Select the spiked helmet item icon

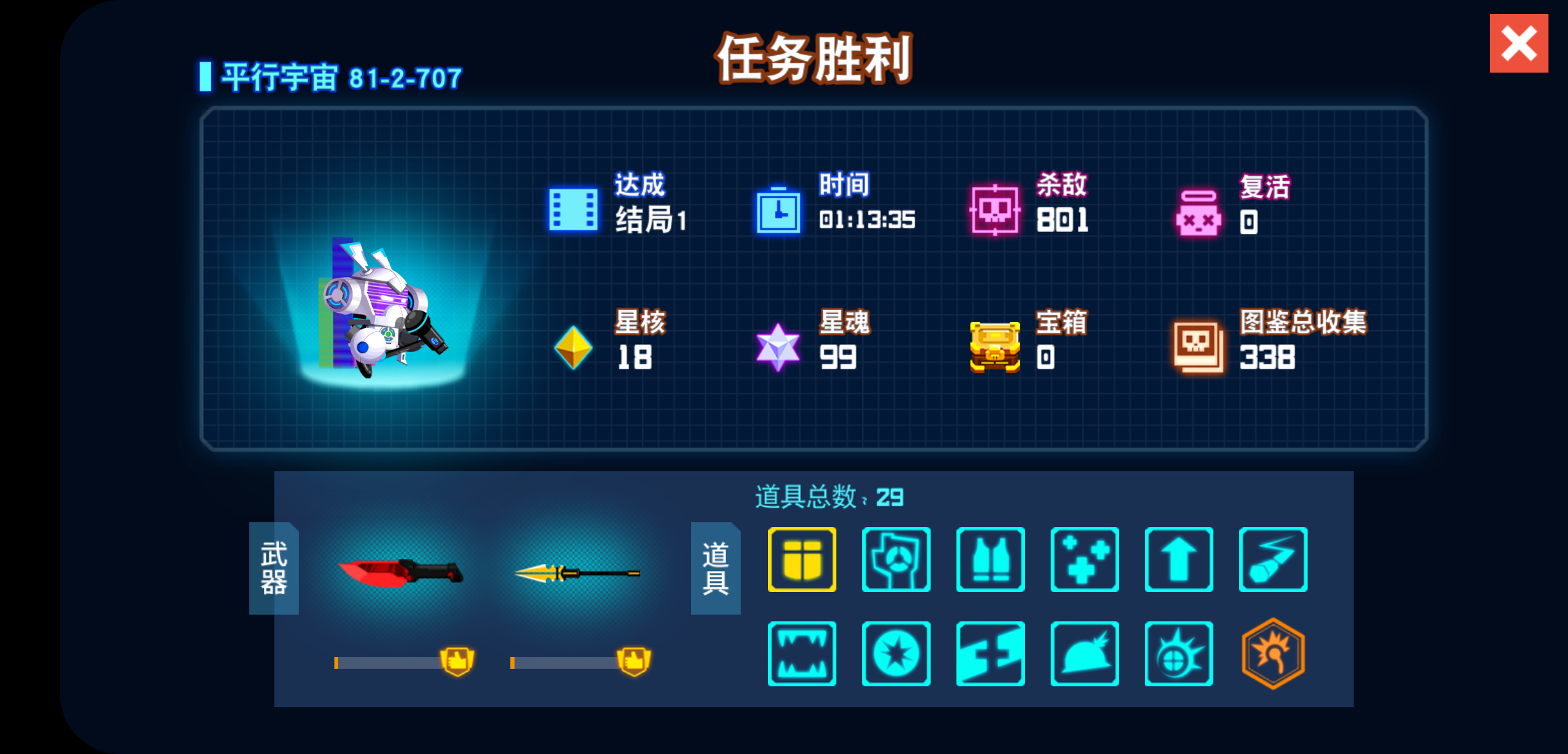(x=1085, y=653)
